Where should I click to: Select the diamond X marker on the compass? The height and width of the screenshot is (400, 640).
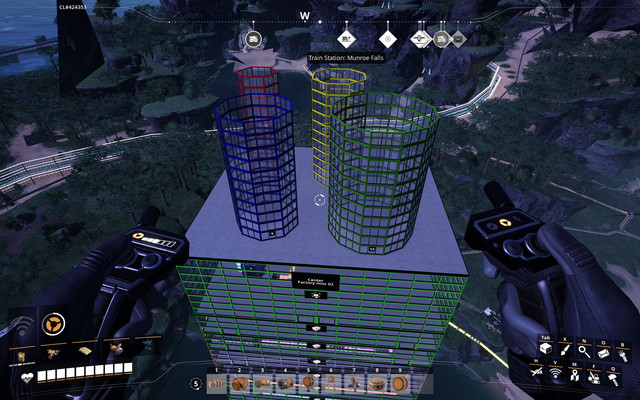click(387, 39)
